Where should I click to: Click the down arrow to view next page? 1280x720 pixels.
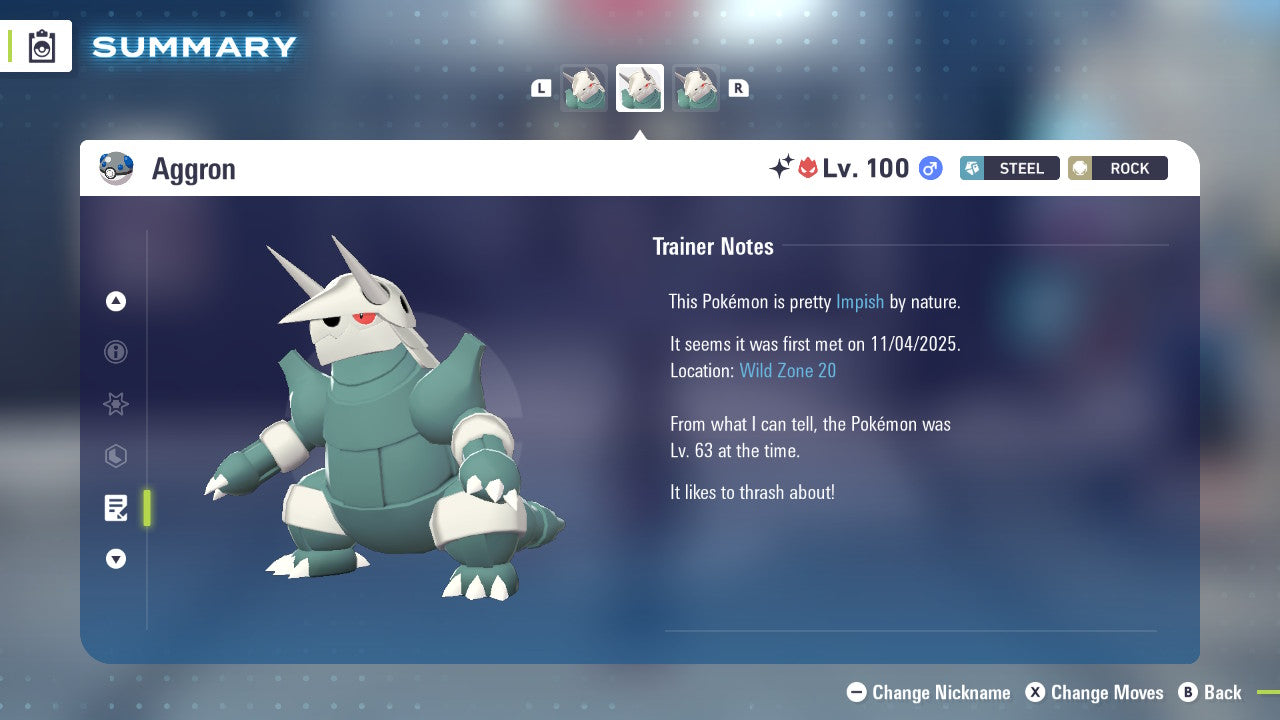[116, 559]
